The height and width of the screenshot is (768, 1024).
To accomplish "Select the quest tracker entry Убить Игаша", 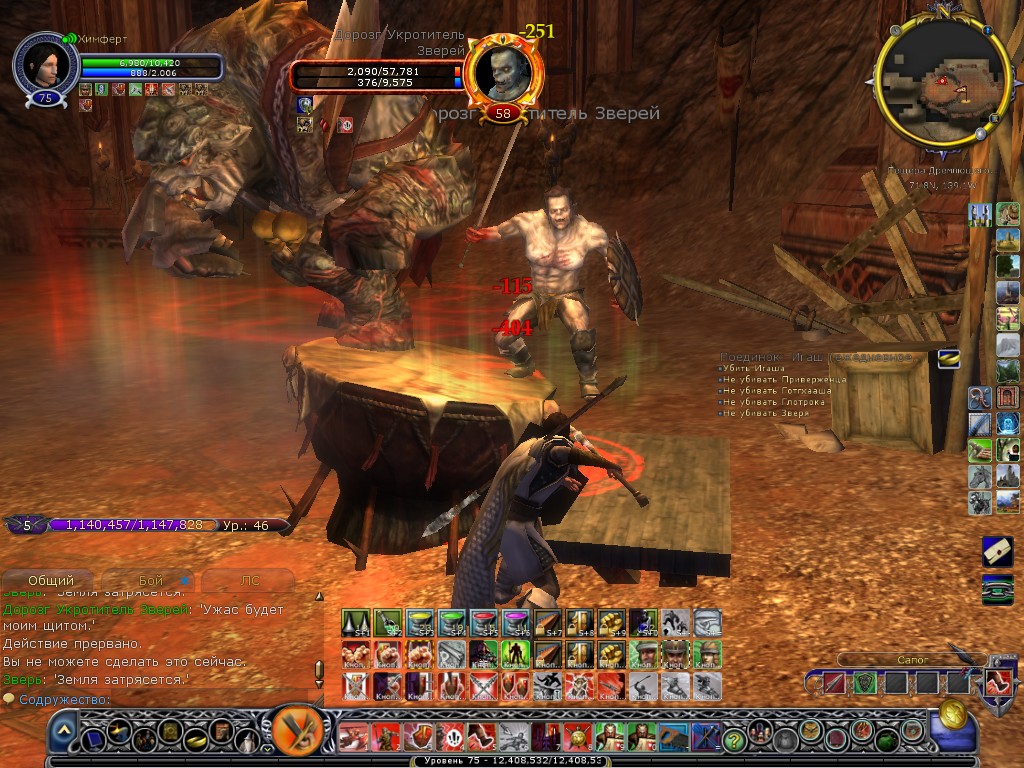I will [x=759, y=369].
